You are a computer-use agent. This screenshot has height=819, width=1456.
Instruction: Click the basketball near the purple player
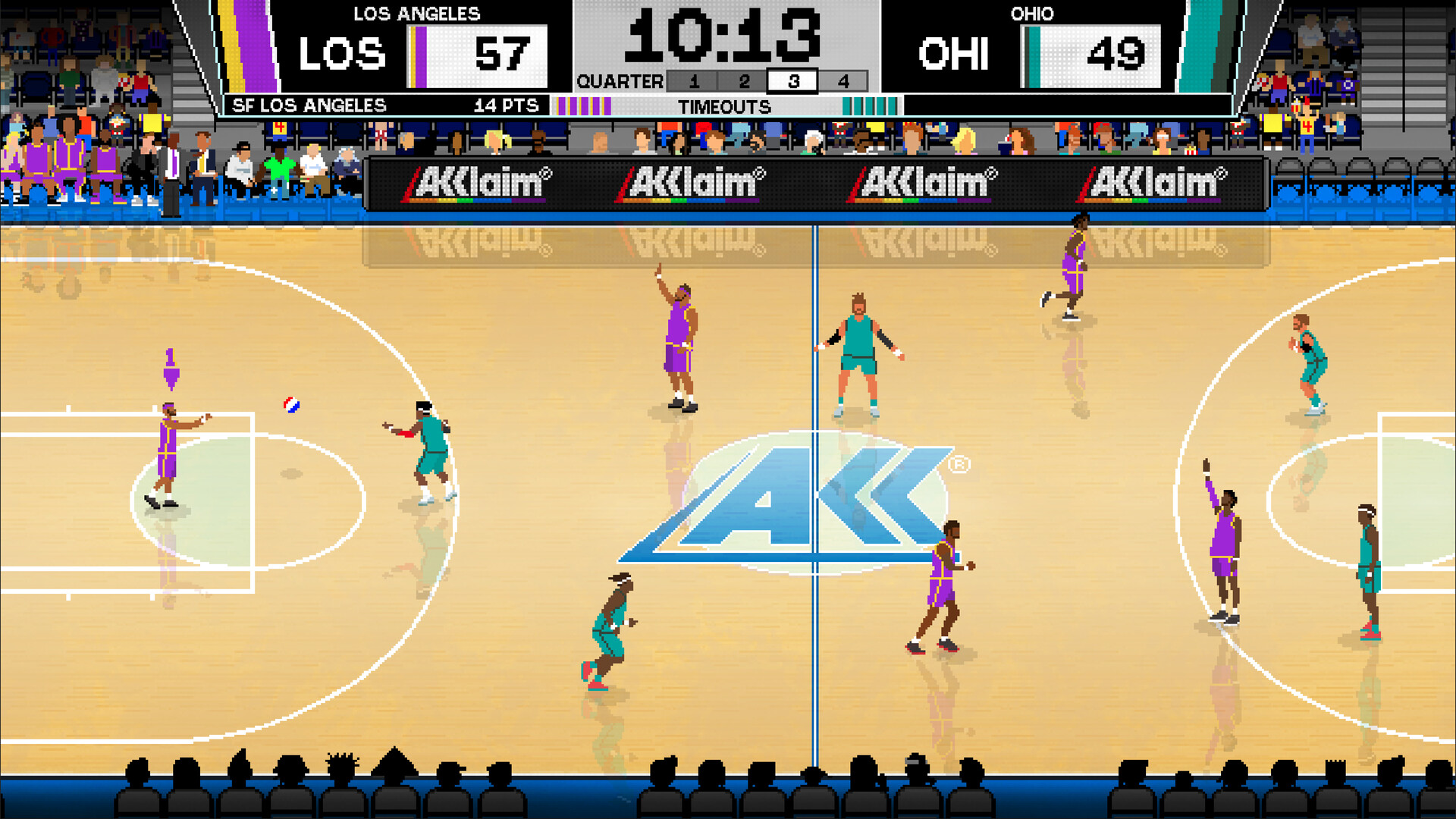coord(291,406)
